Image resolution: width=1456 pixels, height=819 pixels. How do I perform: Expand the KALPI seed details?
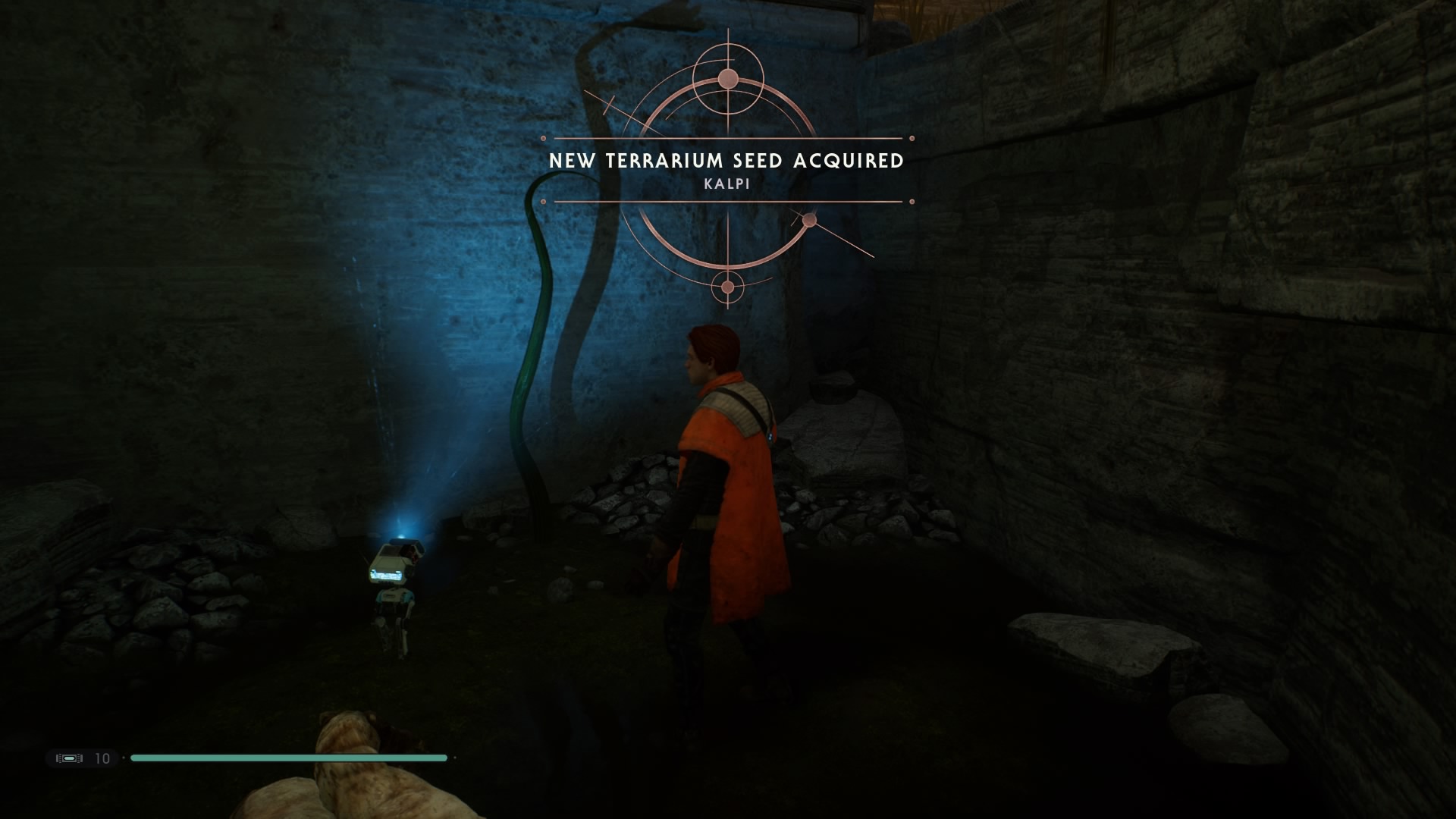coord(726,184)
